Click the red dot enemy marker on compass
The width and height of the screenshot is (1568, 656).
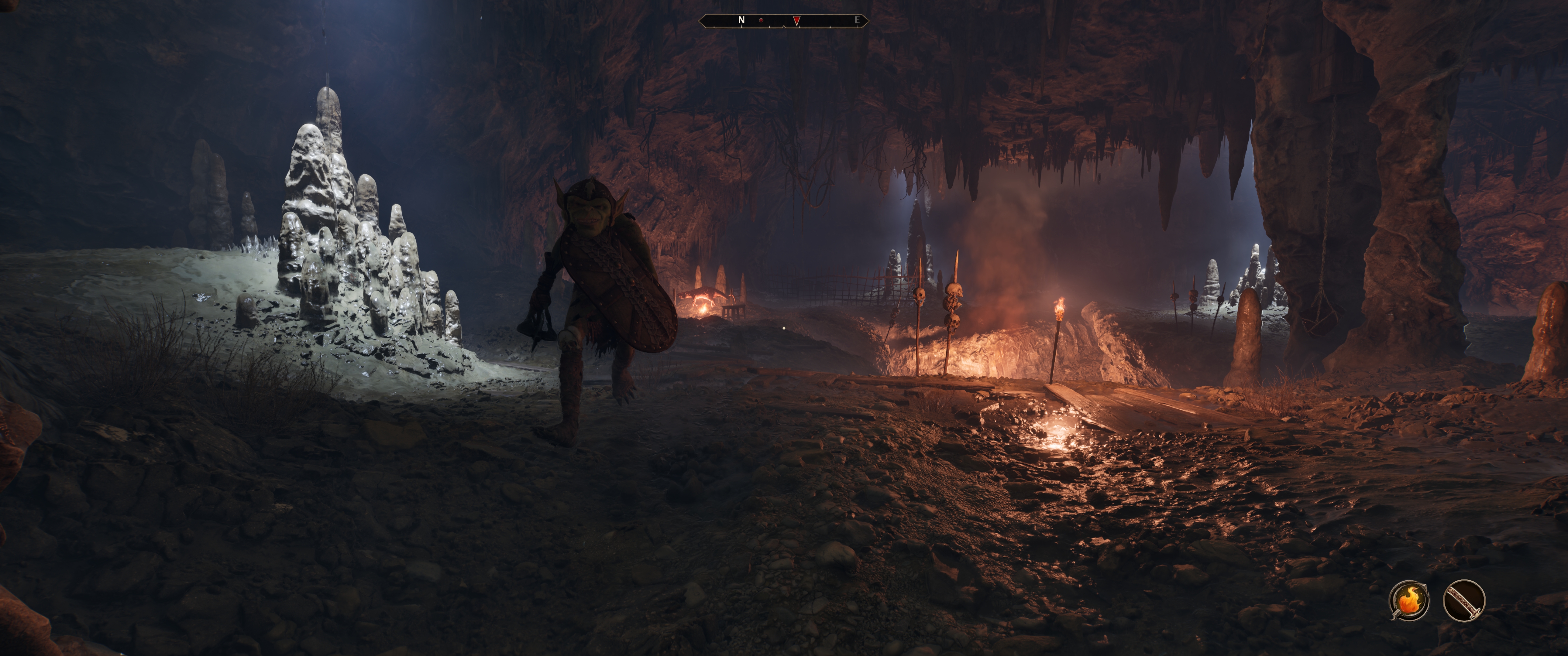(761, 21)
